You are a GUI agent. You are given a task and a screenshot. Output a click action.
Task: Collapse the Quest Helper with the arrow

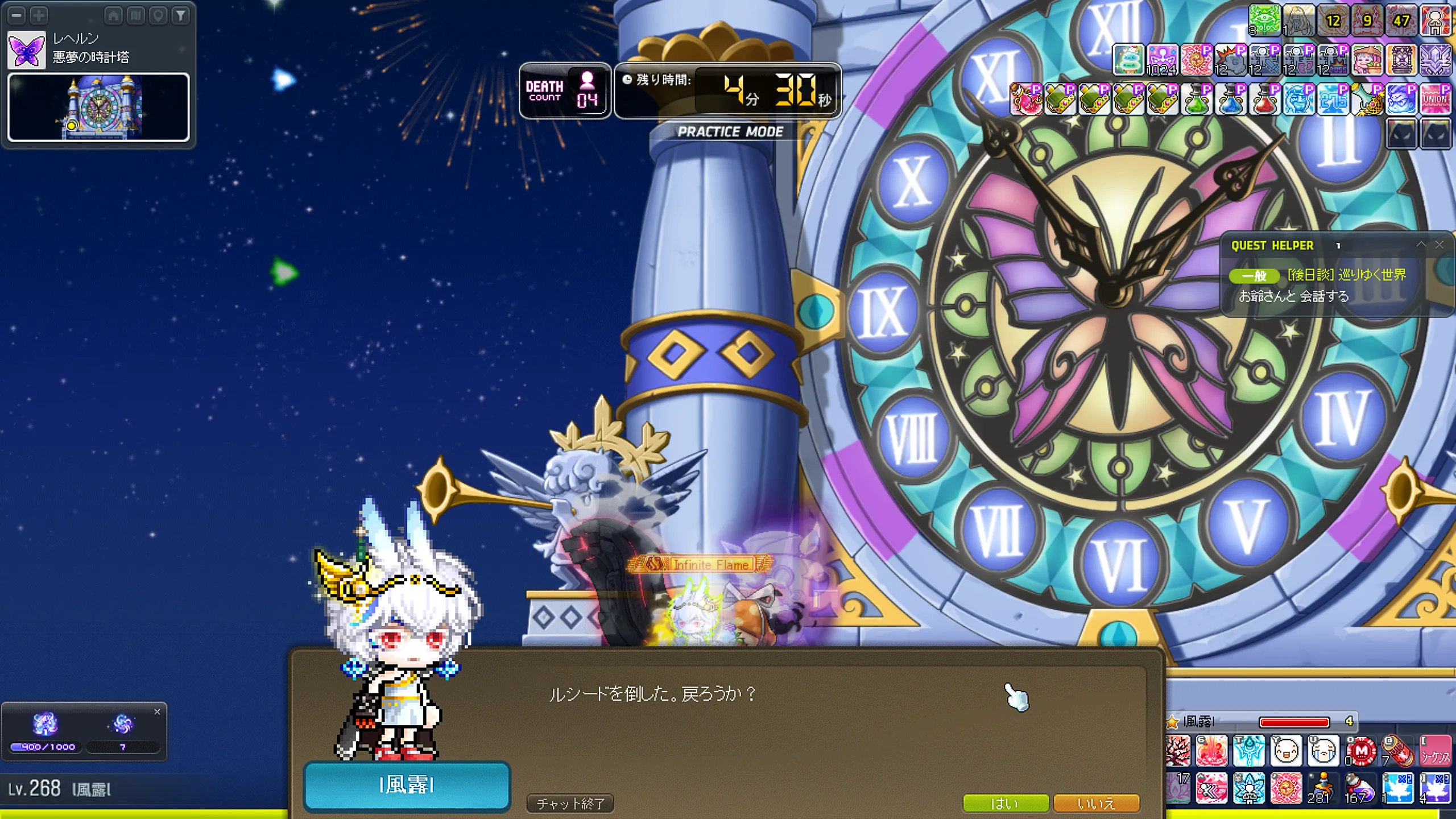click(x=1421, y=245)
